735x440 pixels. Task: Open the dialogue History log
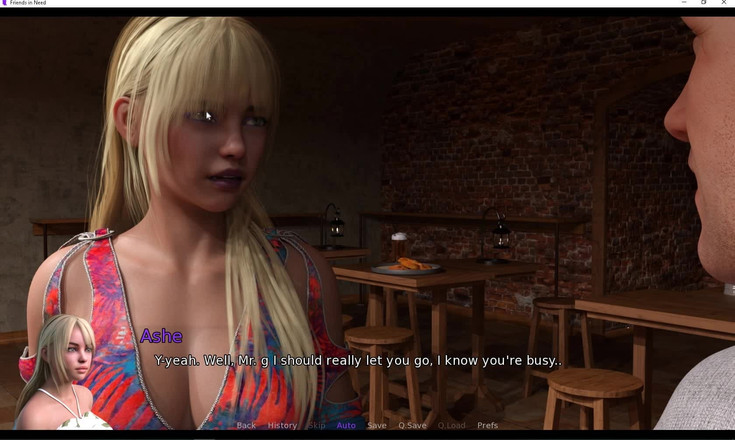[x=282, y=425]
